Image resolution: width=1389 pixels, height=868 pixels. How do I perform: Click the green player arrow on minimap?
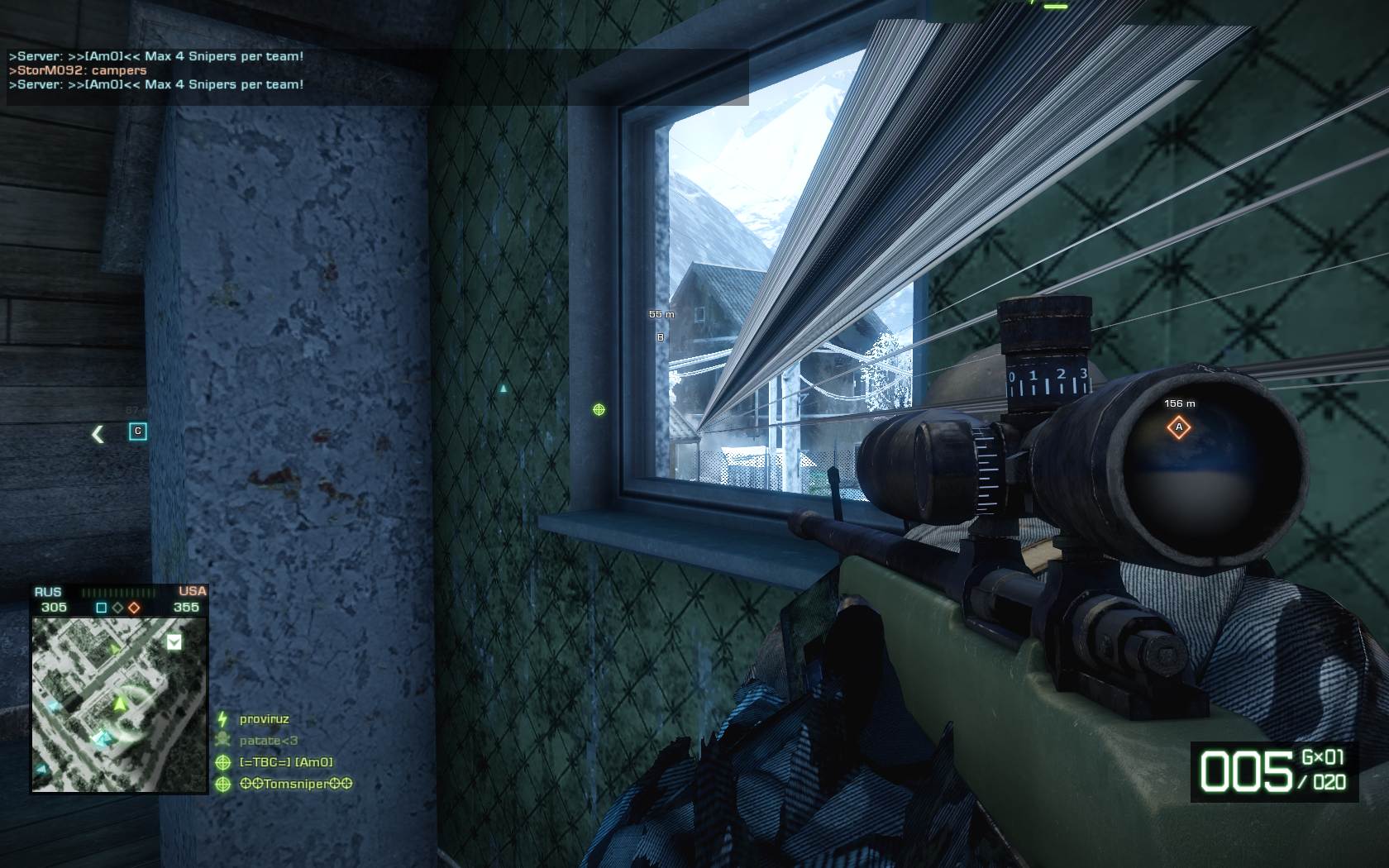pyautogui.click(x=120, y=703)
